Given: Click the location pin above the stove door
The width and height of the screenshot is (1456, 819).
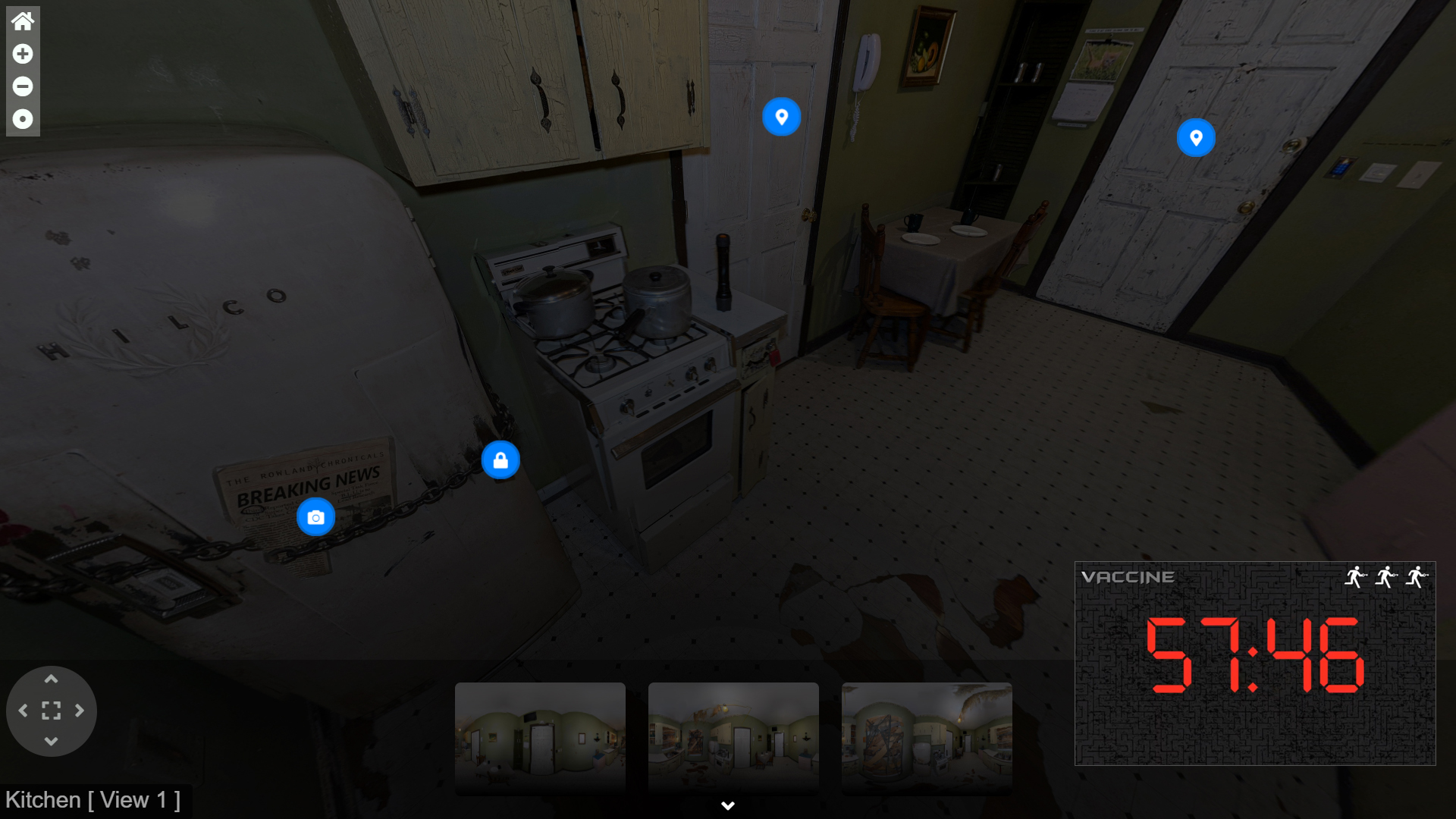Looking at the screenshot, I should [x=781, y=117].
